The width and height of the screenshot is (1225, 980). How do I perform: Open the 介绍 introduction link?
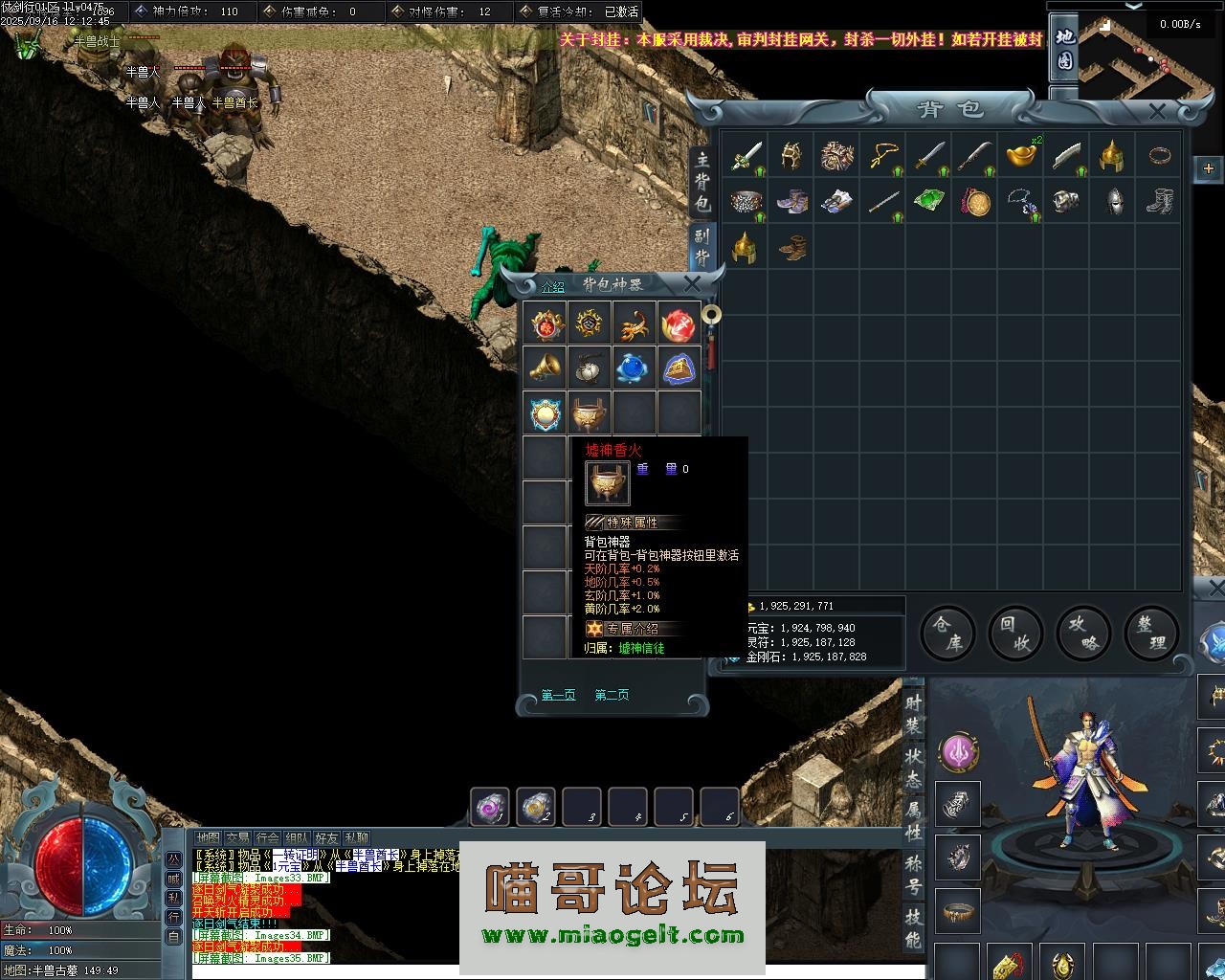click(553, 285)
